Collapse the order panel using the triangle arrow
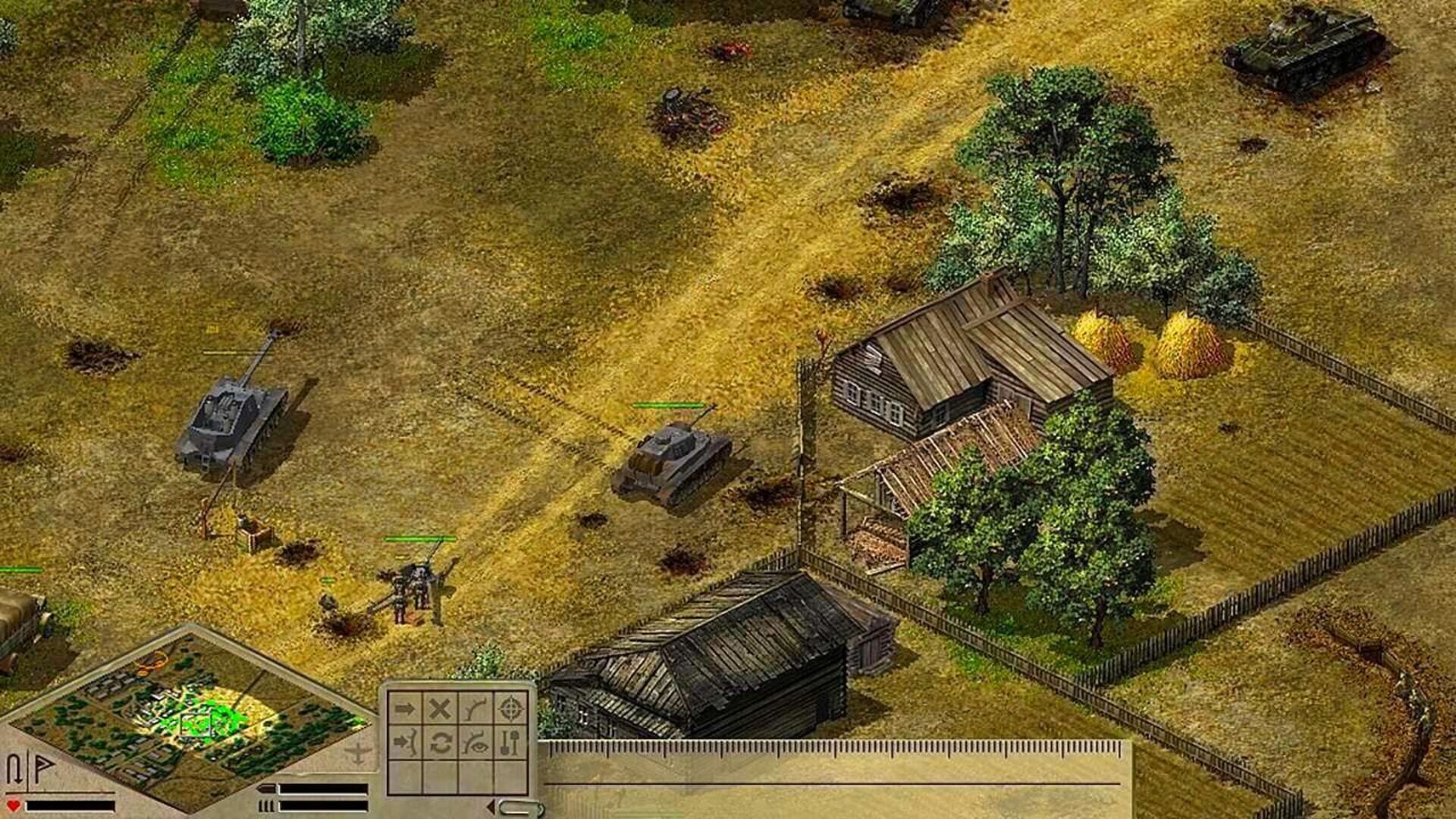The height and width of the screenshot is (819, 1456). coord(491,805)
